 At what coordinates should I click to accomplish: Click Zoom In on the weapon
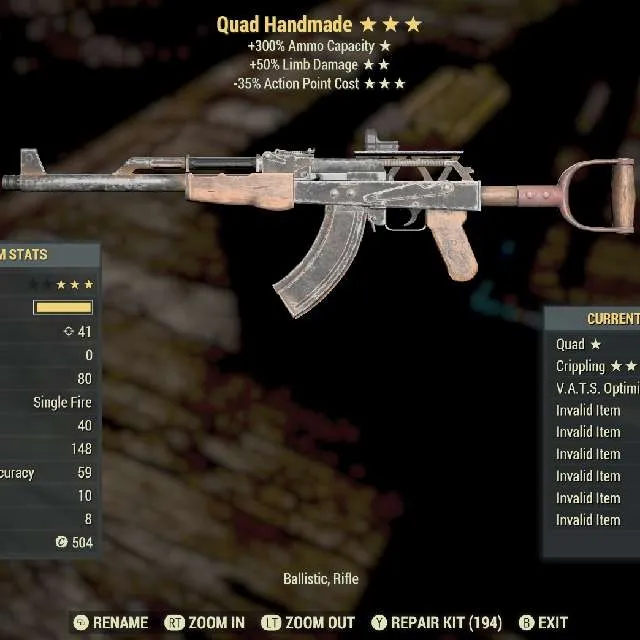pos(205,622)
